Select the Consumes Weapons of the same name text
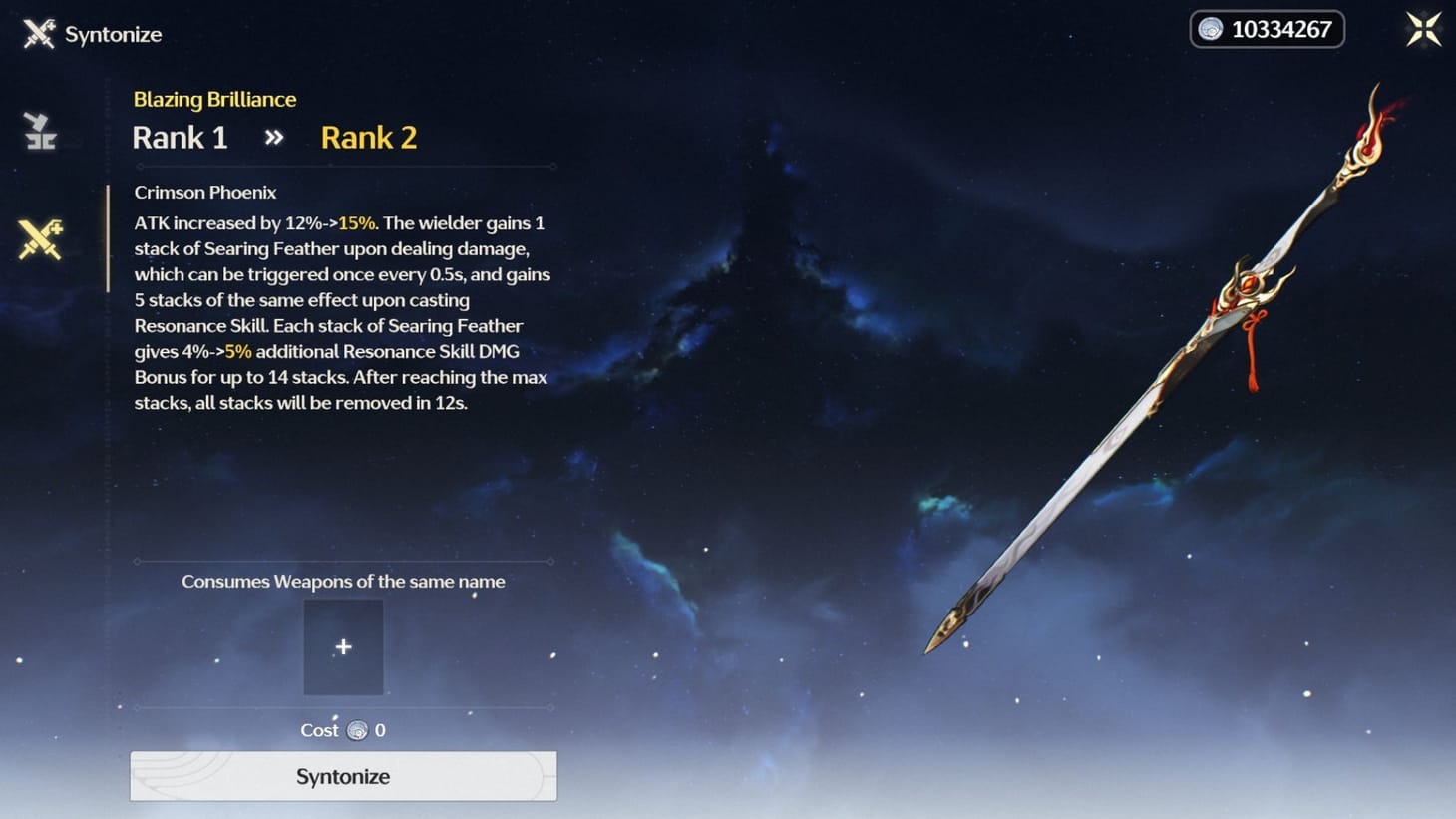The width and height of the screenshot is (1456, 819). [x=343, y=581]
